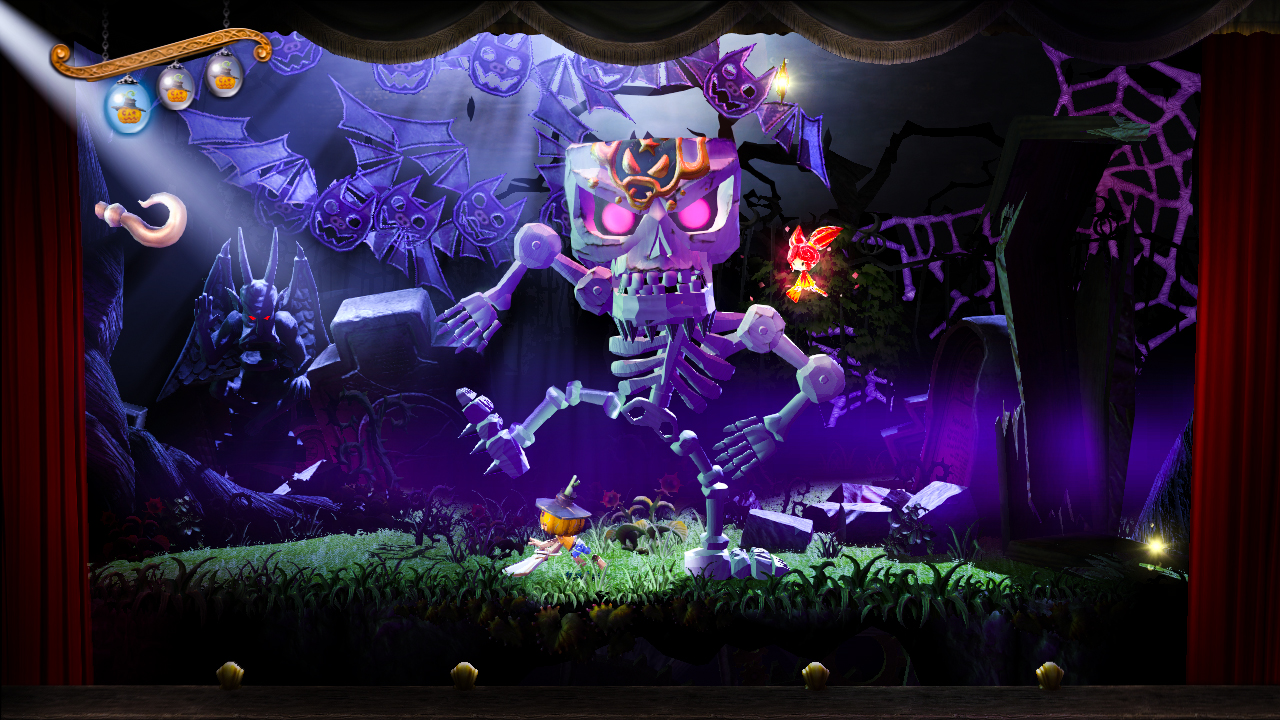Expand the ornate golden rail holding the orbs
This screenshot has height=720, width=1280.
[150, 55]
